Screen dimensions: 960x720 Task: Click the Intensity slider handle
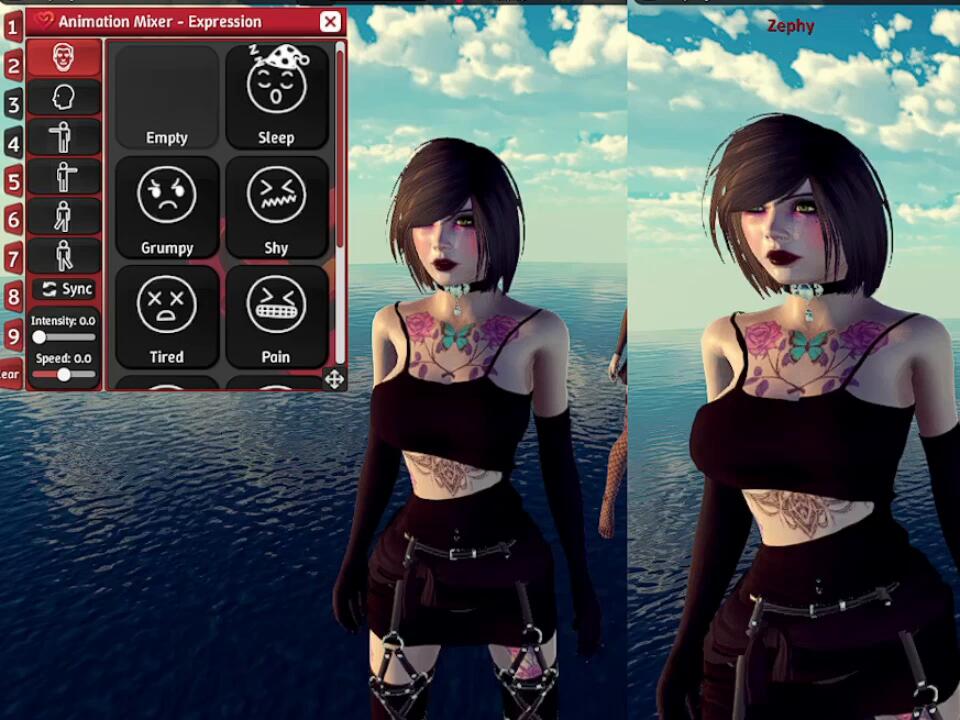coord(39,338)
